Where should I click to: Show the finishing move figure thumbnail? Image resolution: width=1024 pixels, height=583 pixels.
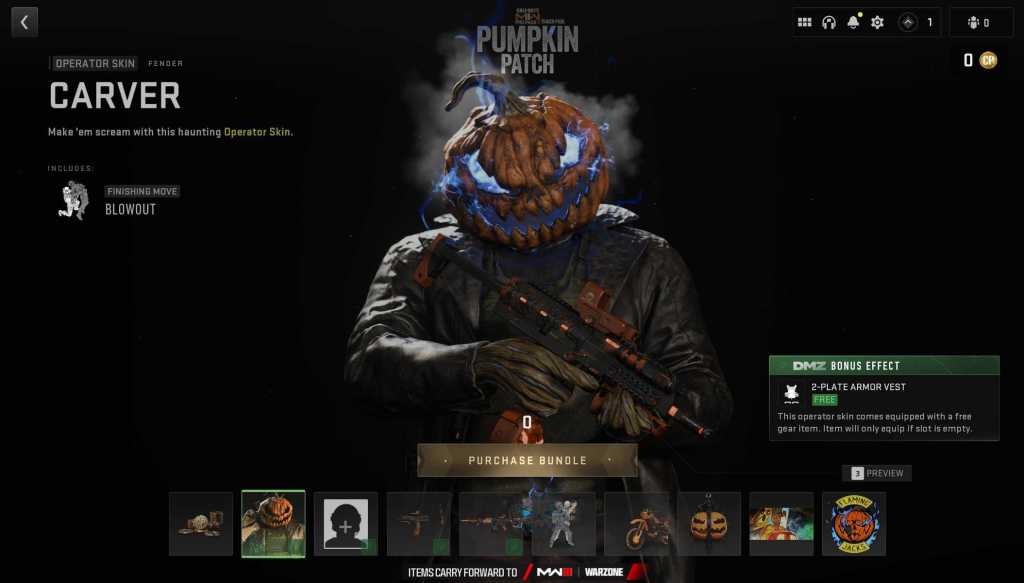tap(563, 523)
